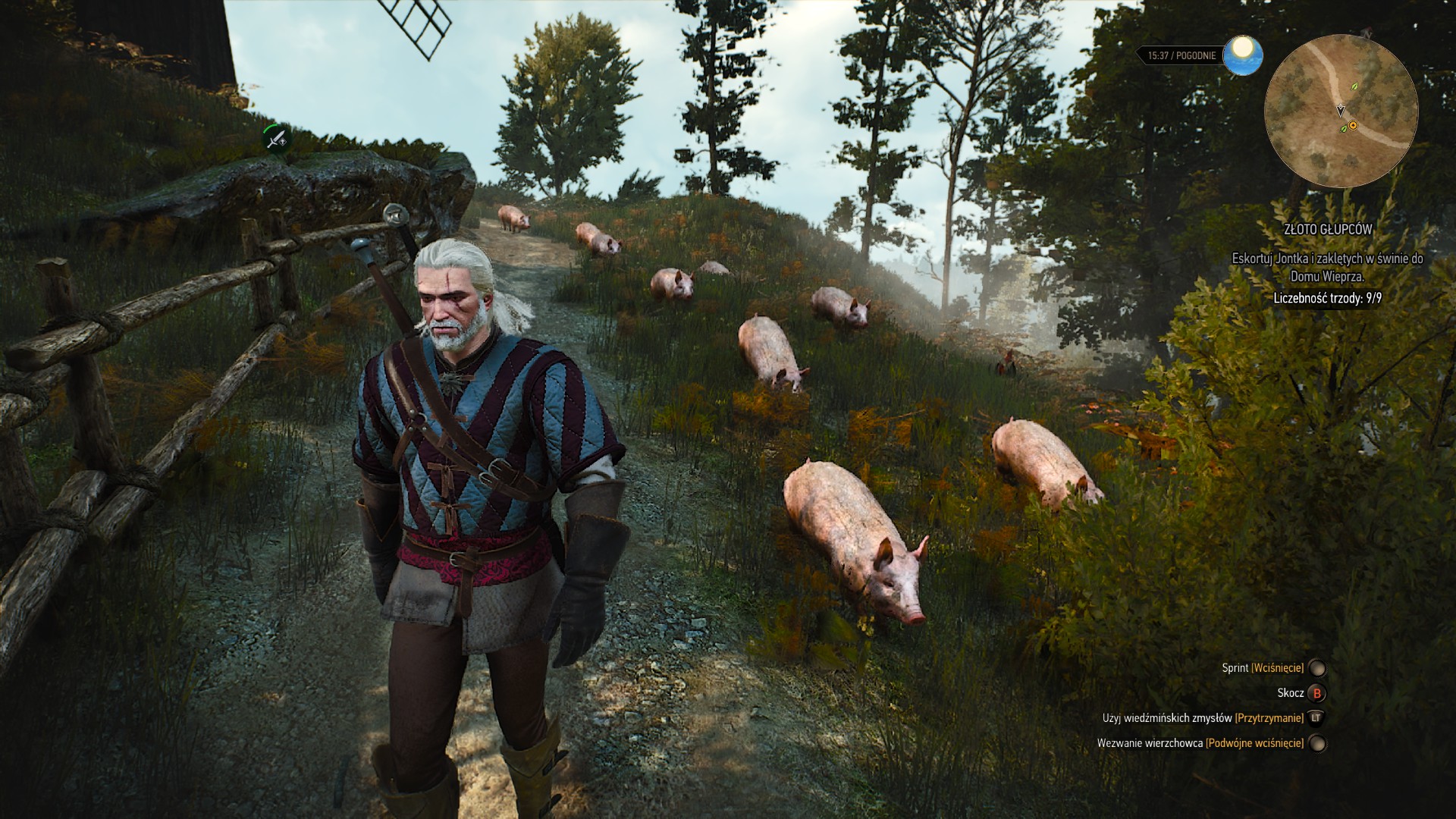The image size is (1456, 819).
Task: Click the sun weather icon
Action: pyautogui.click(x=1242, y=55)
